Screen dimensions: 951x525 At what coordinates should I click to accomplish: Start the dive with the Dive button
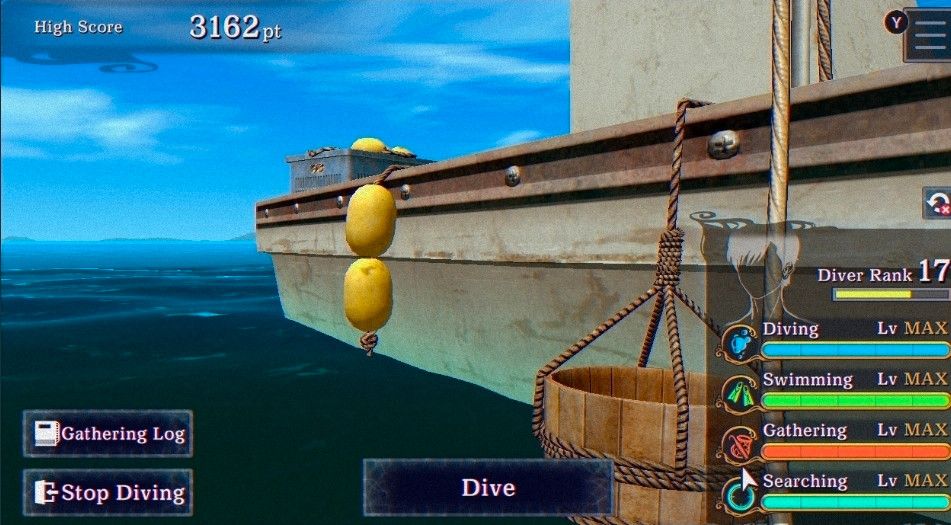[x=488, y=488]
